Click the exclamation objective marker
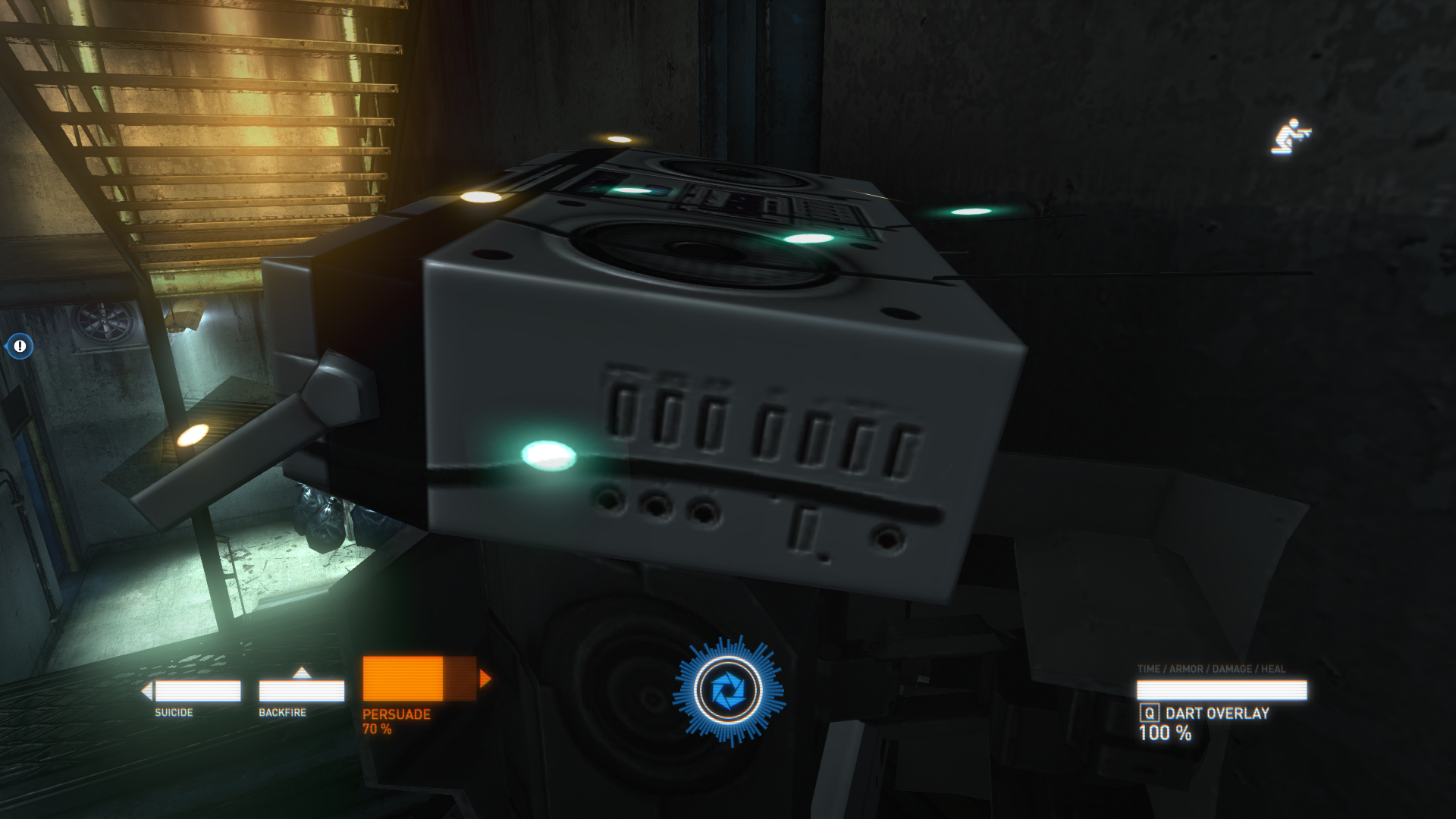Screen dimensions: 1456x819 click(x=20, y=347)
